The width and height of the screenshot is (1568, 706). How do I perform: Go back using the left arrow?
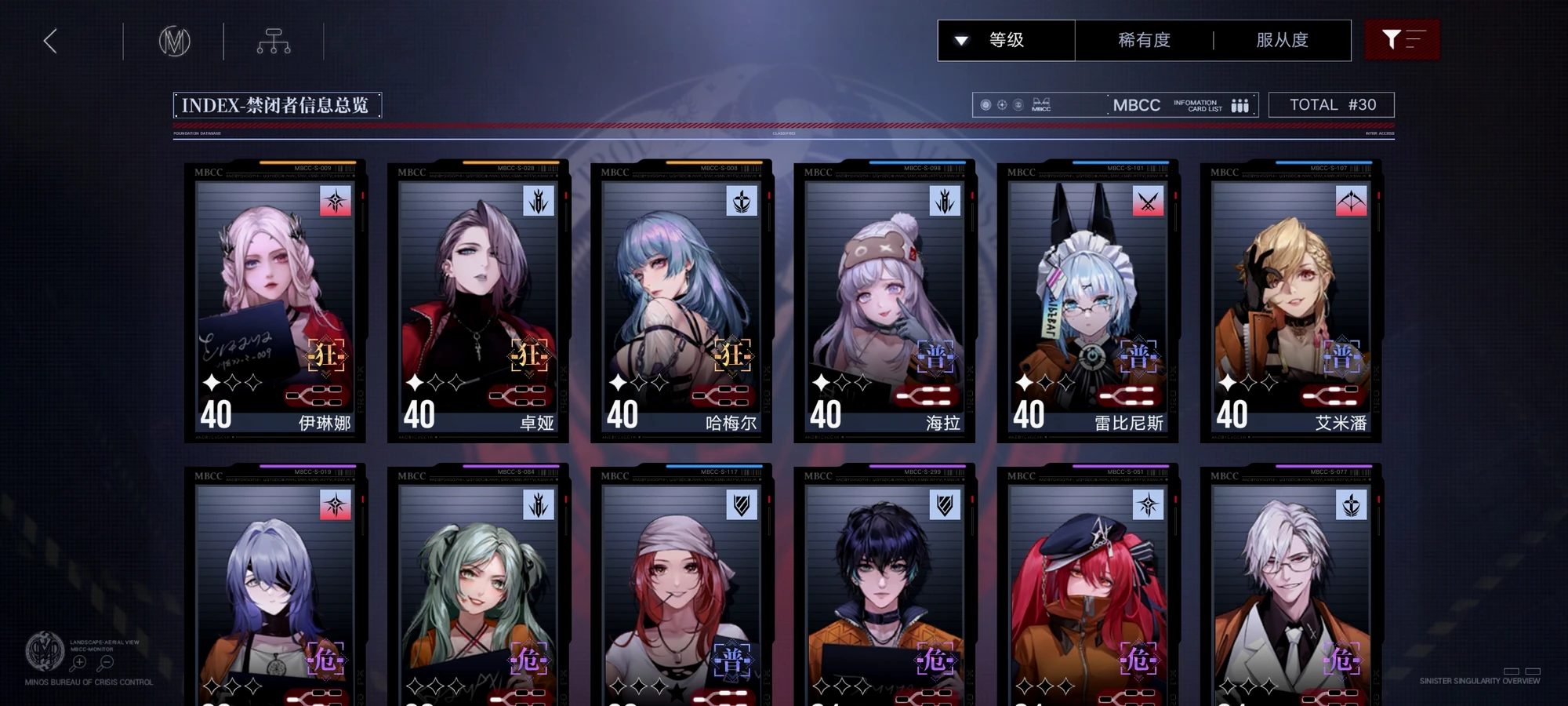tap(51, 41)
